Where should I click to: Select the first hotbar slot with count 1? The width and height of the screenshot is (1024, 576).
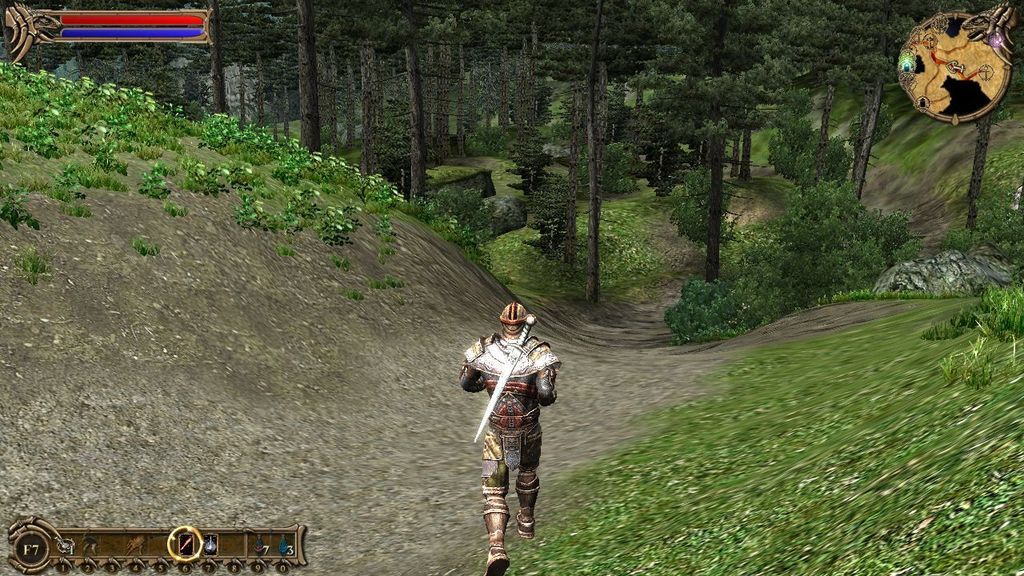pyautogui.click(x=66, y=545)
